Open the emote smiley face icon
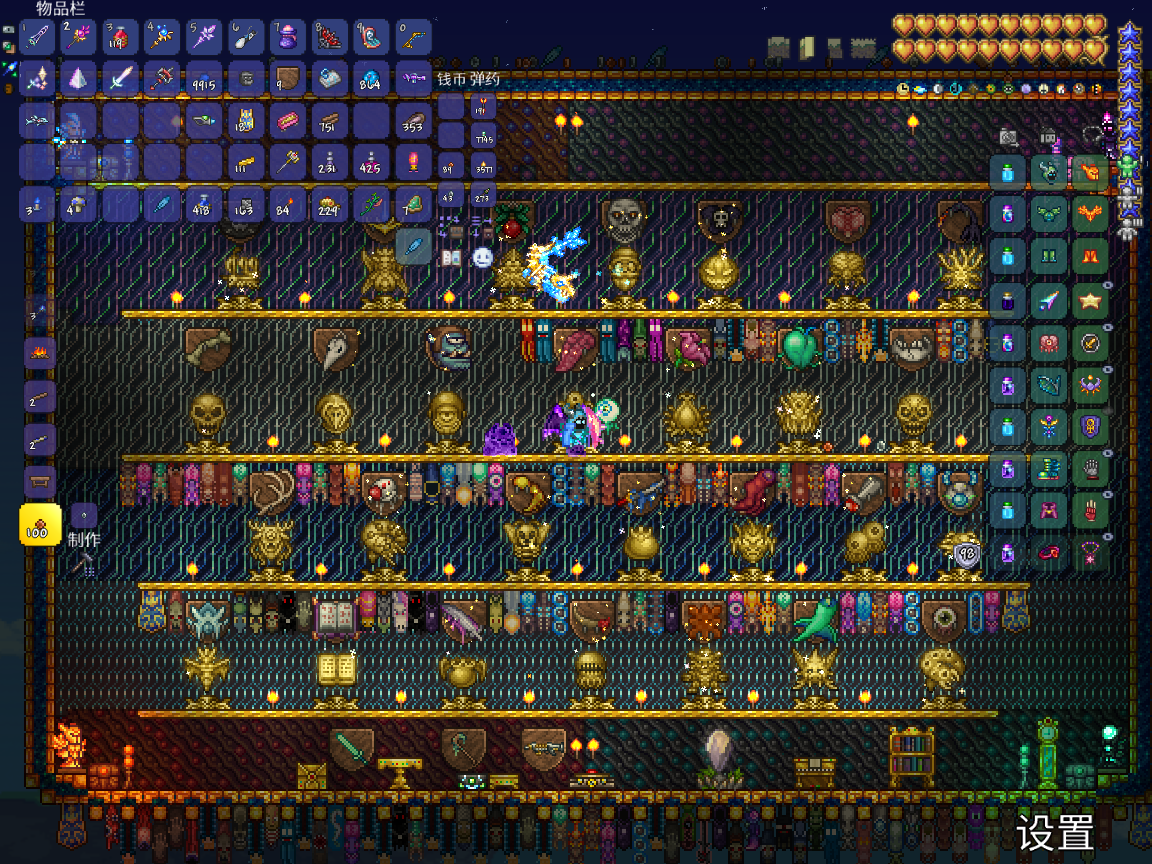 coord(483,258)
